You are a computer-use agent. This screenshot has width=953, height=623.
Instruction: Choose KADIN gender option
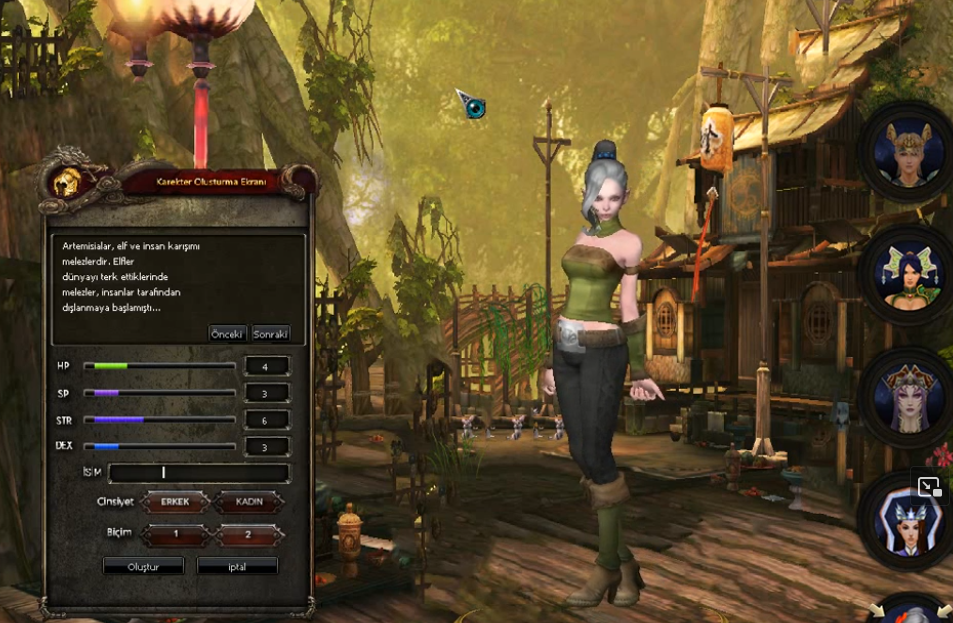248,502
